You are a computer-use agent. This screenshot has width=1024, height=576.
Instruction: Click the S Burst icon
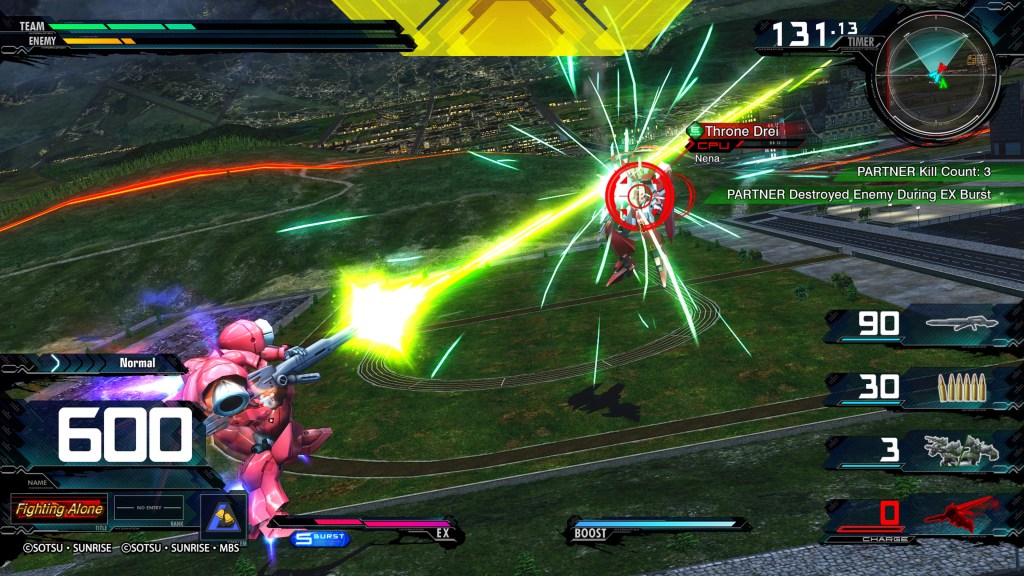(321, 538)
